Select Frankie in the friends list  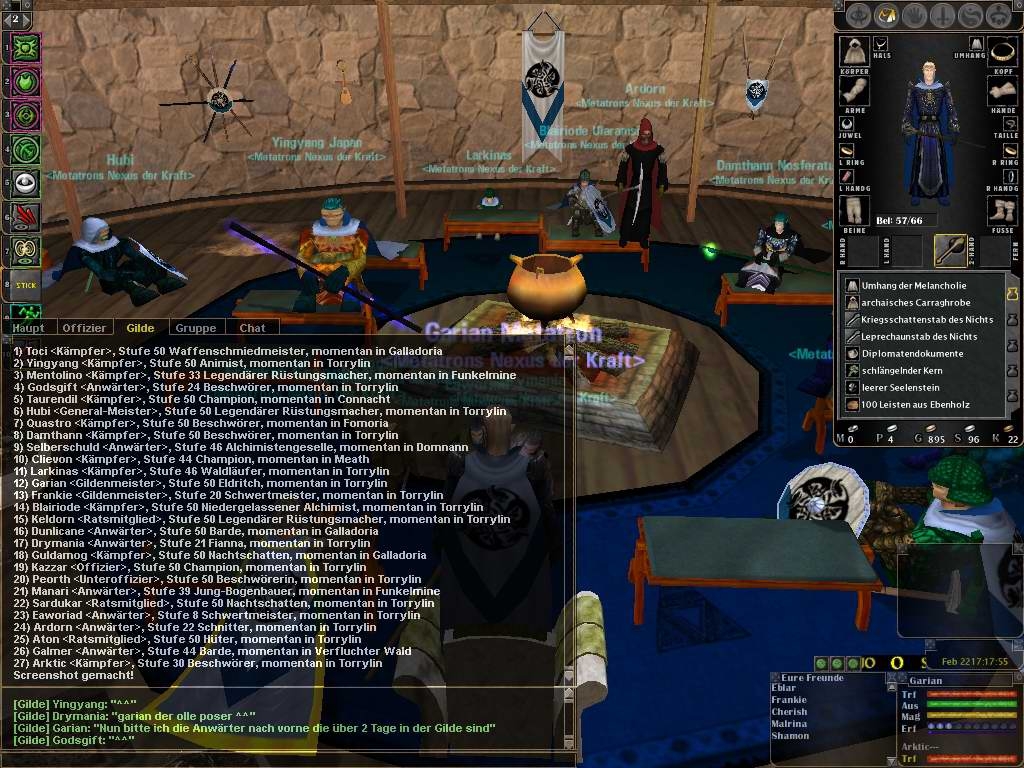click(x=789, y=700)
